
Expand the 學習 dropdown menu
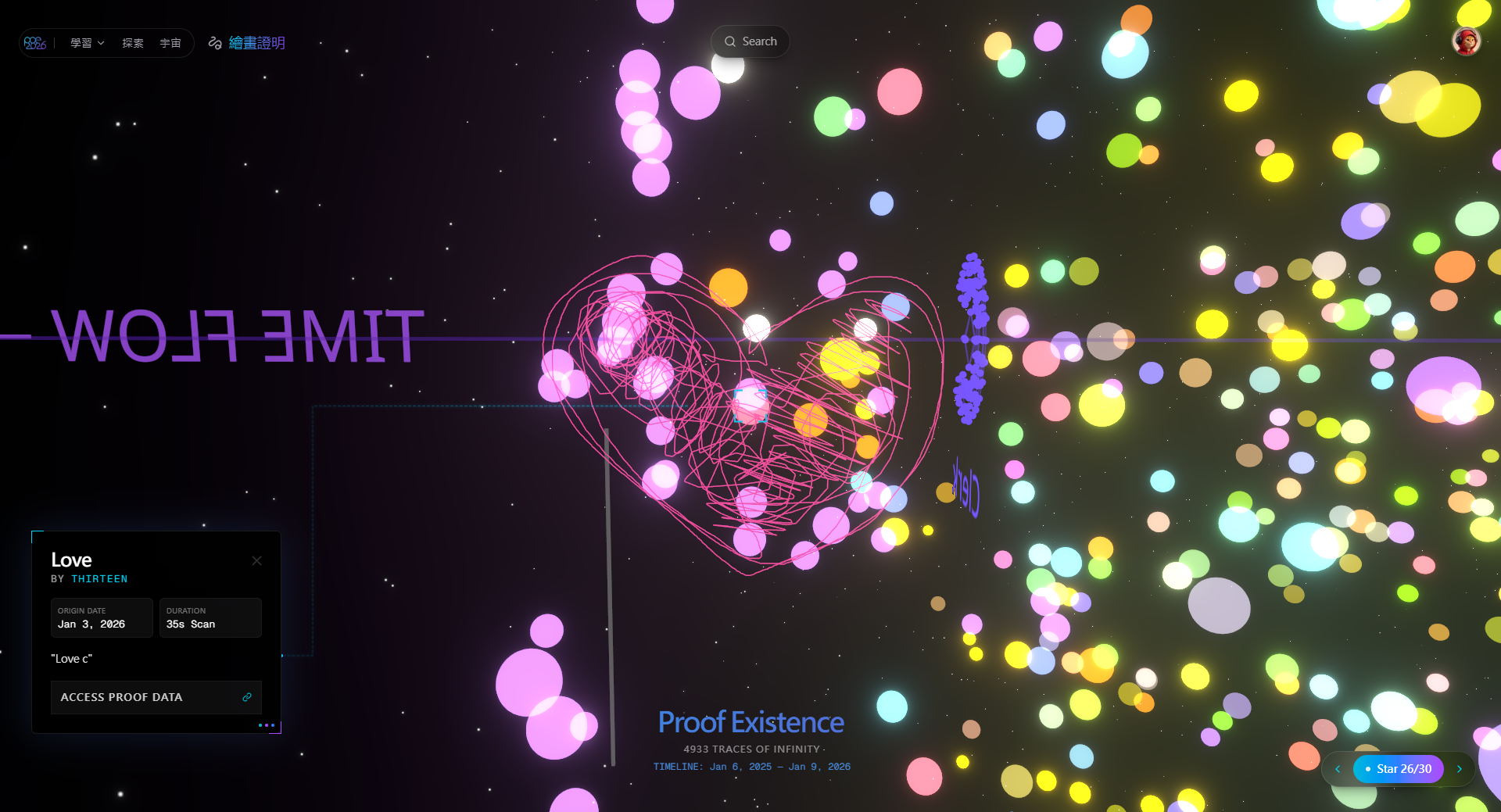(86, 43)
